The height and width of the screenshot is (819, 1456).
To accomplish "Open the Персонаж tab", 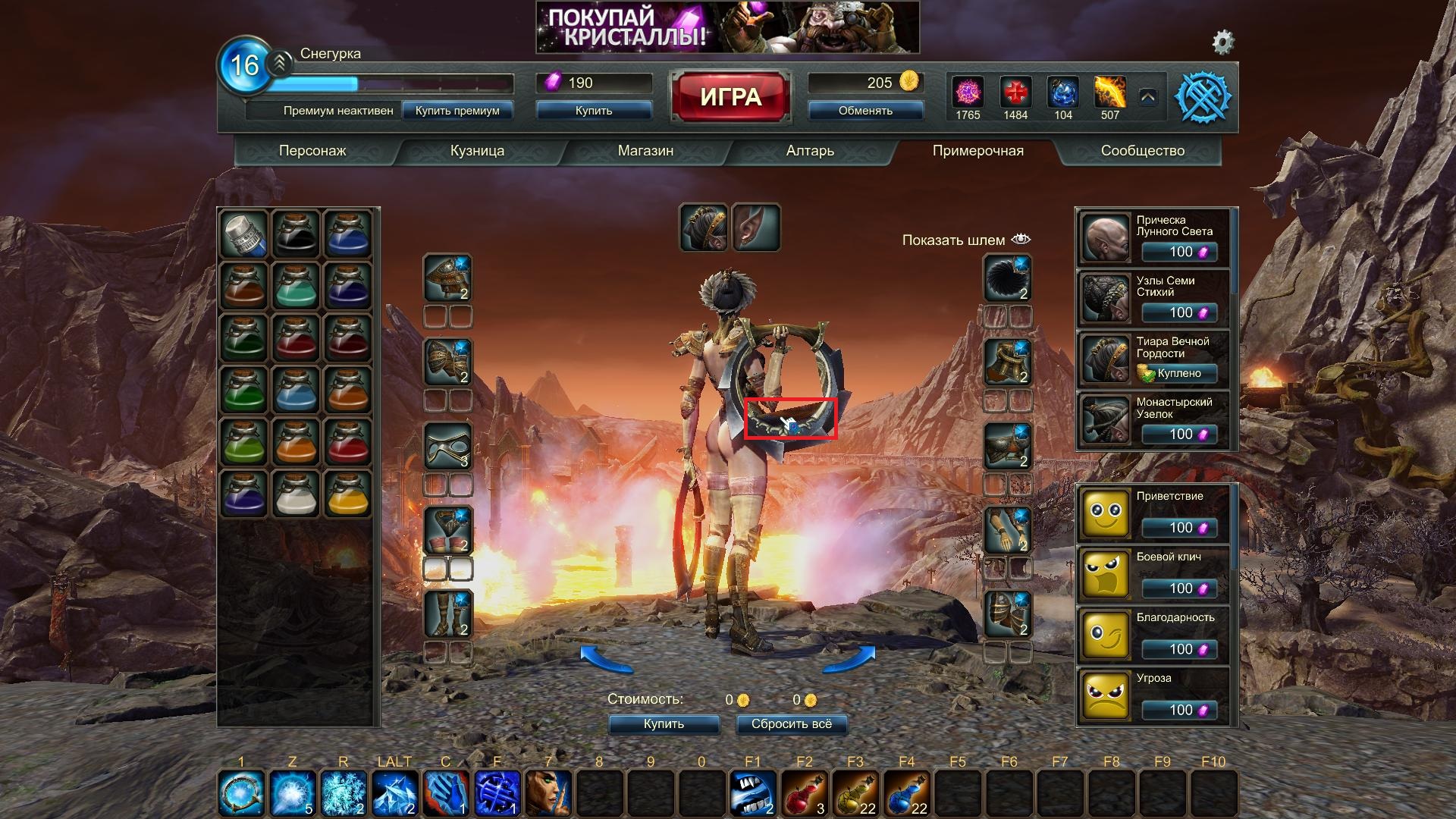I will coord(312,150).
